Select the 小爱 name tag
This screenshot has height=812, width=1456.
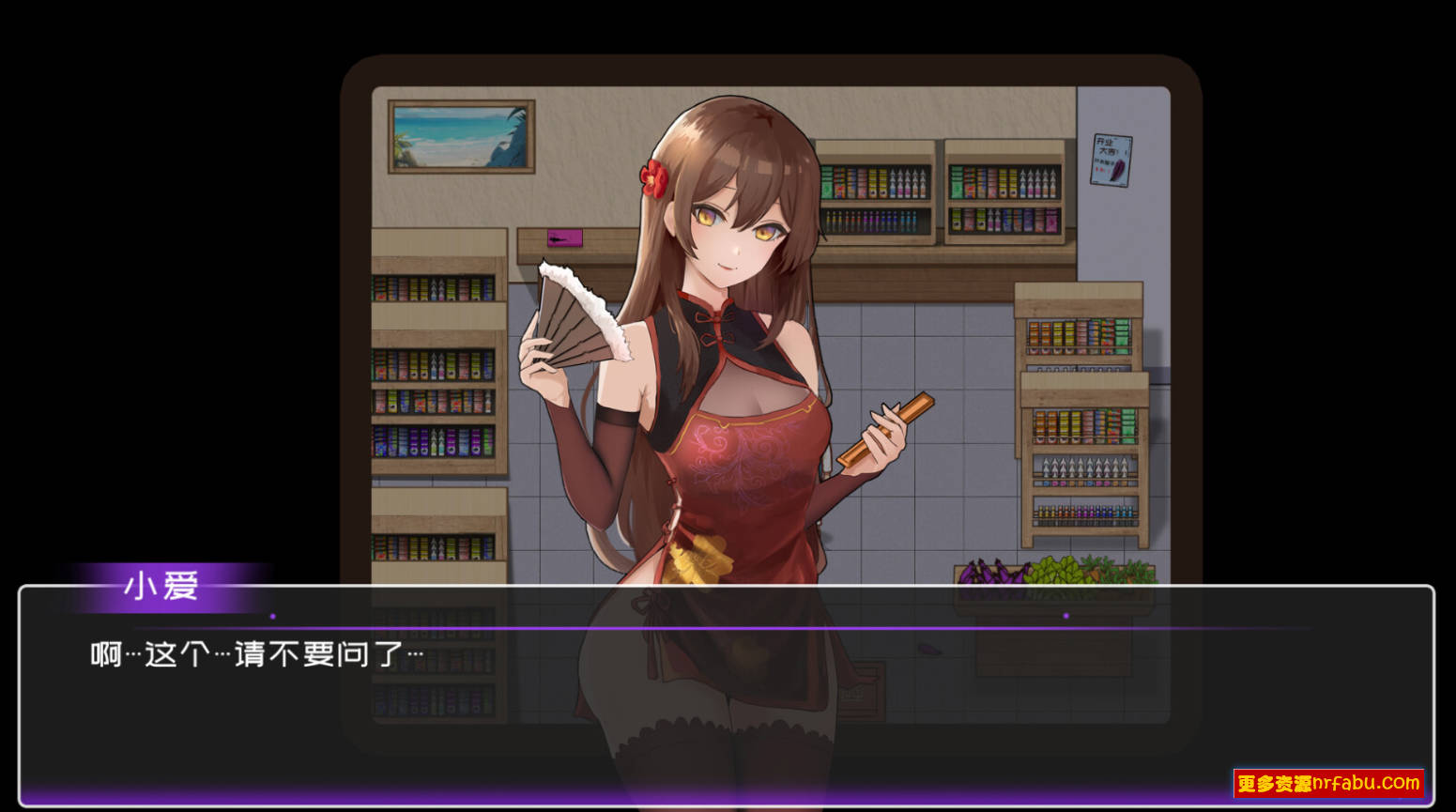click(160, 589)
